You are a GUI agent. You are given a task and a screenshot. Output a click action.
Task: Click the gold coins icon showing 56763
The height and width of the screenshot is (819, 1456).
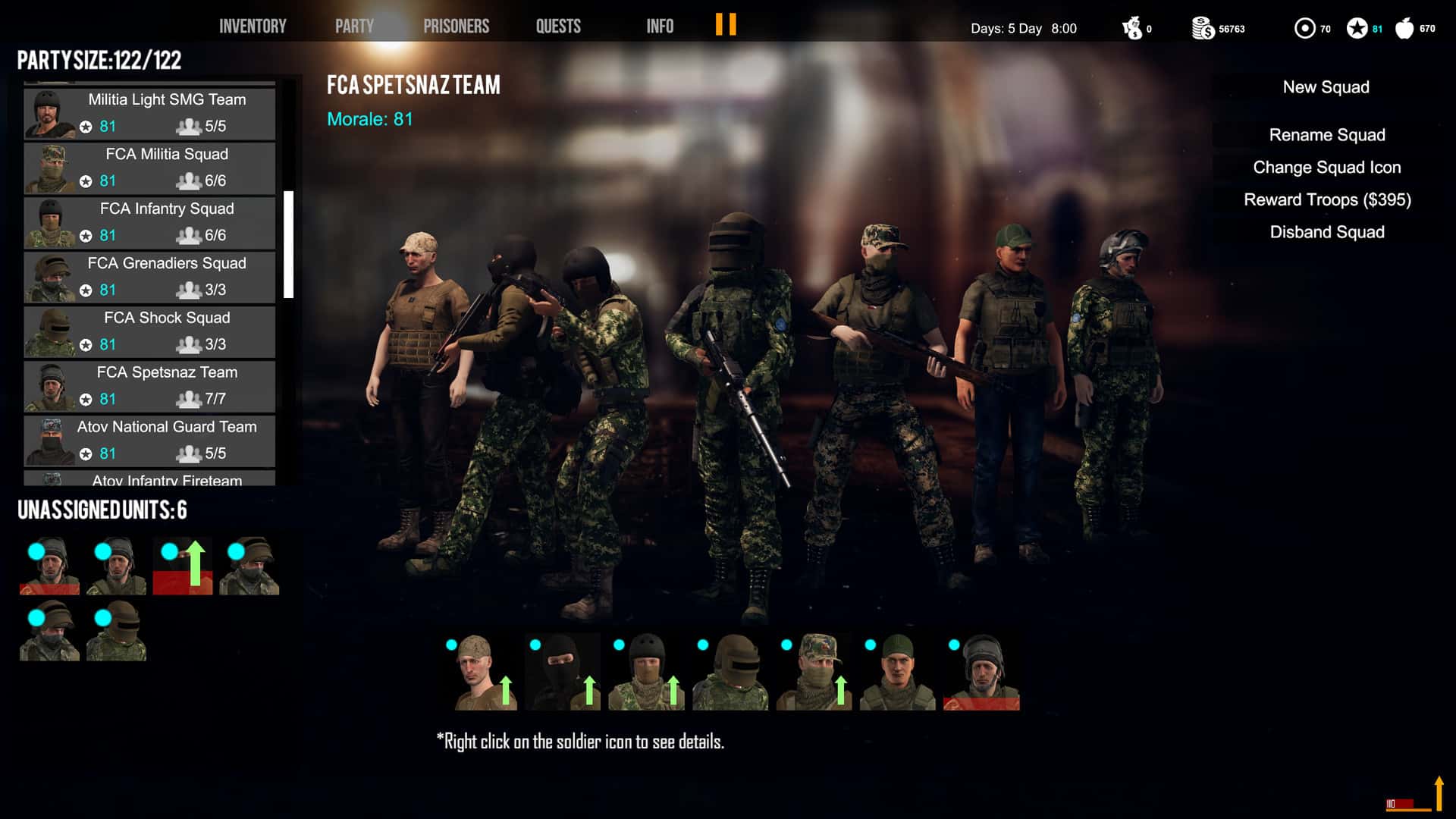pos(1202,27)
